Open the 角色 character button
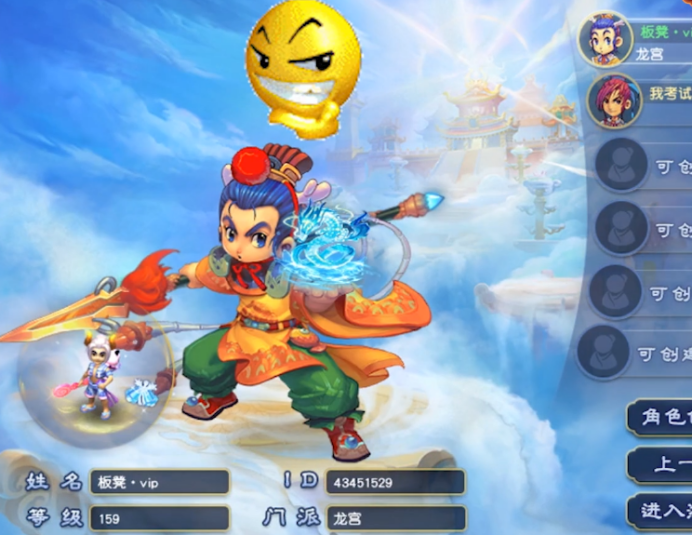 [662, 417]
